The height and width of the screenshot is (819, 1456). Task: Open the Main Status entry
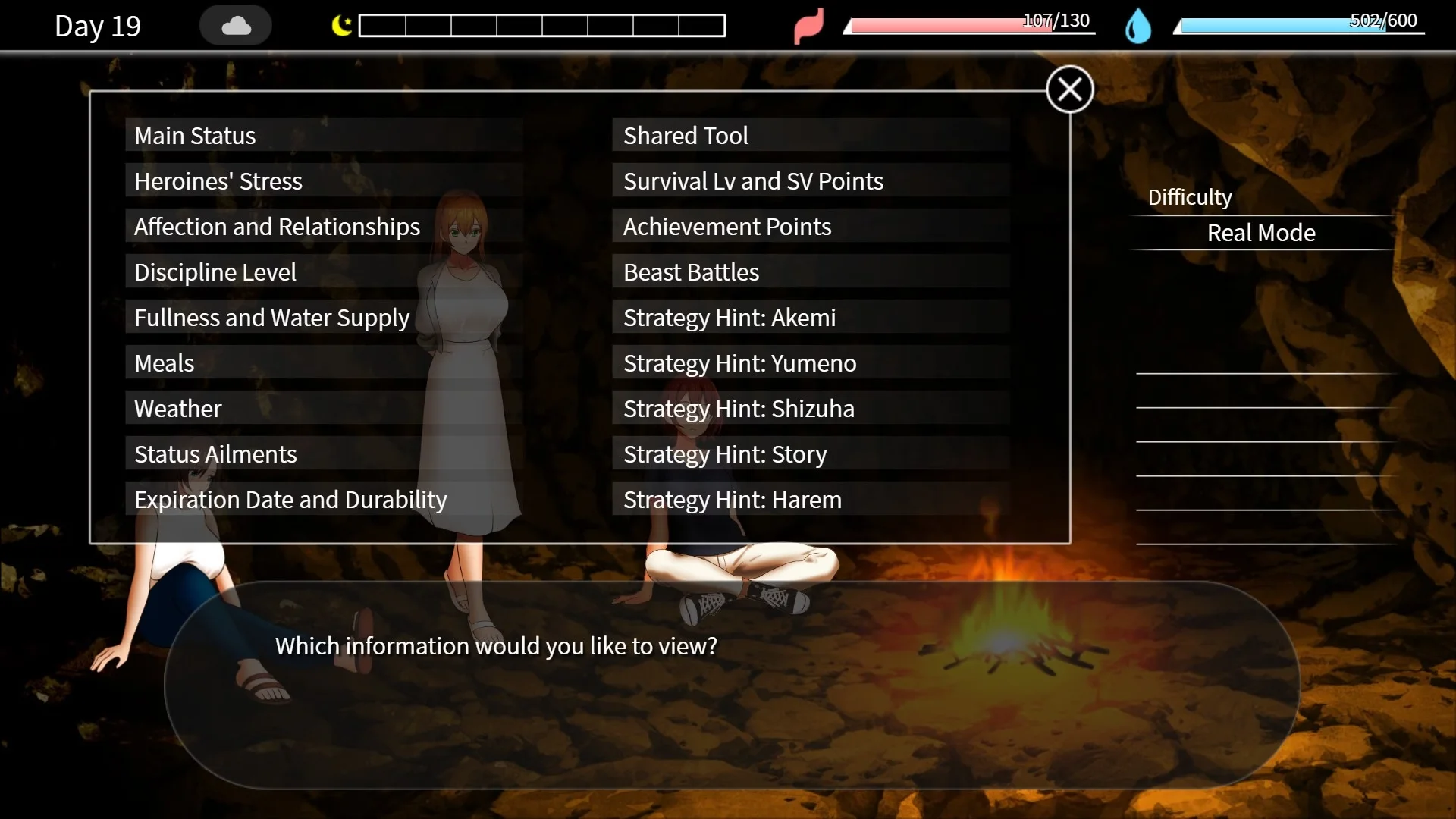click(324, 136)
